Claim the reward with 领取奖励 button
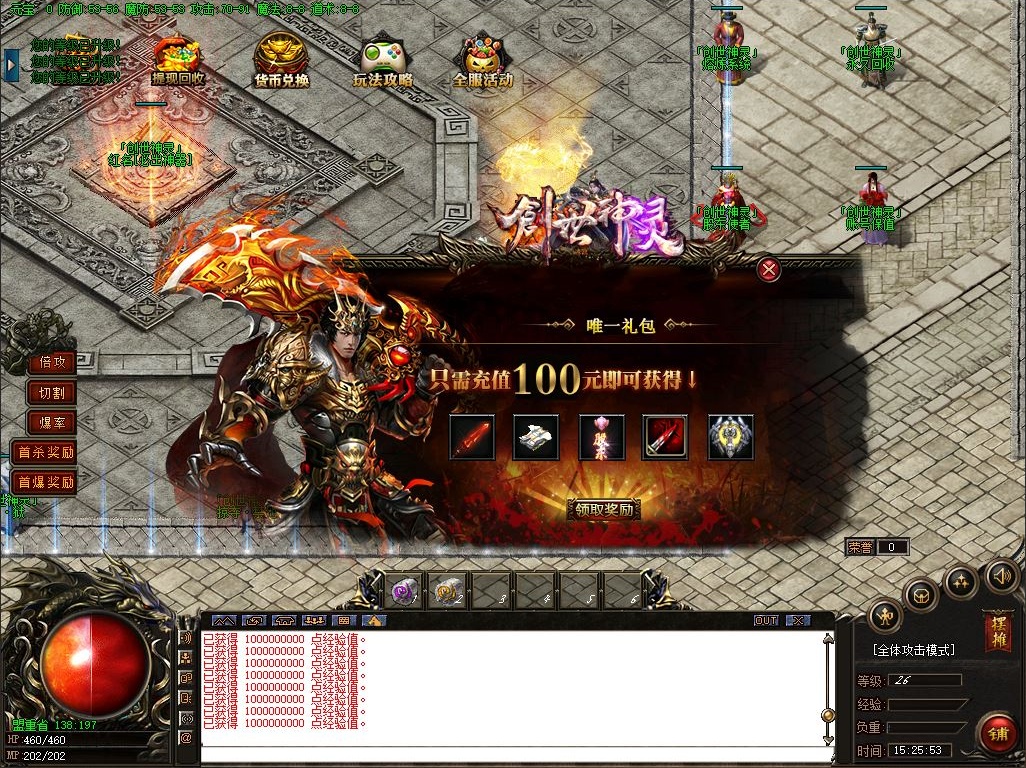1026x768 pixels. pyautogui.click(x=604, y=509)
